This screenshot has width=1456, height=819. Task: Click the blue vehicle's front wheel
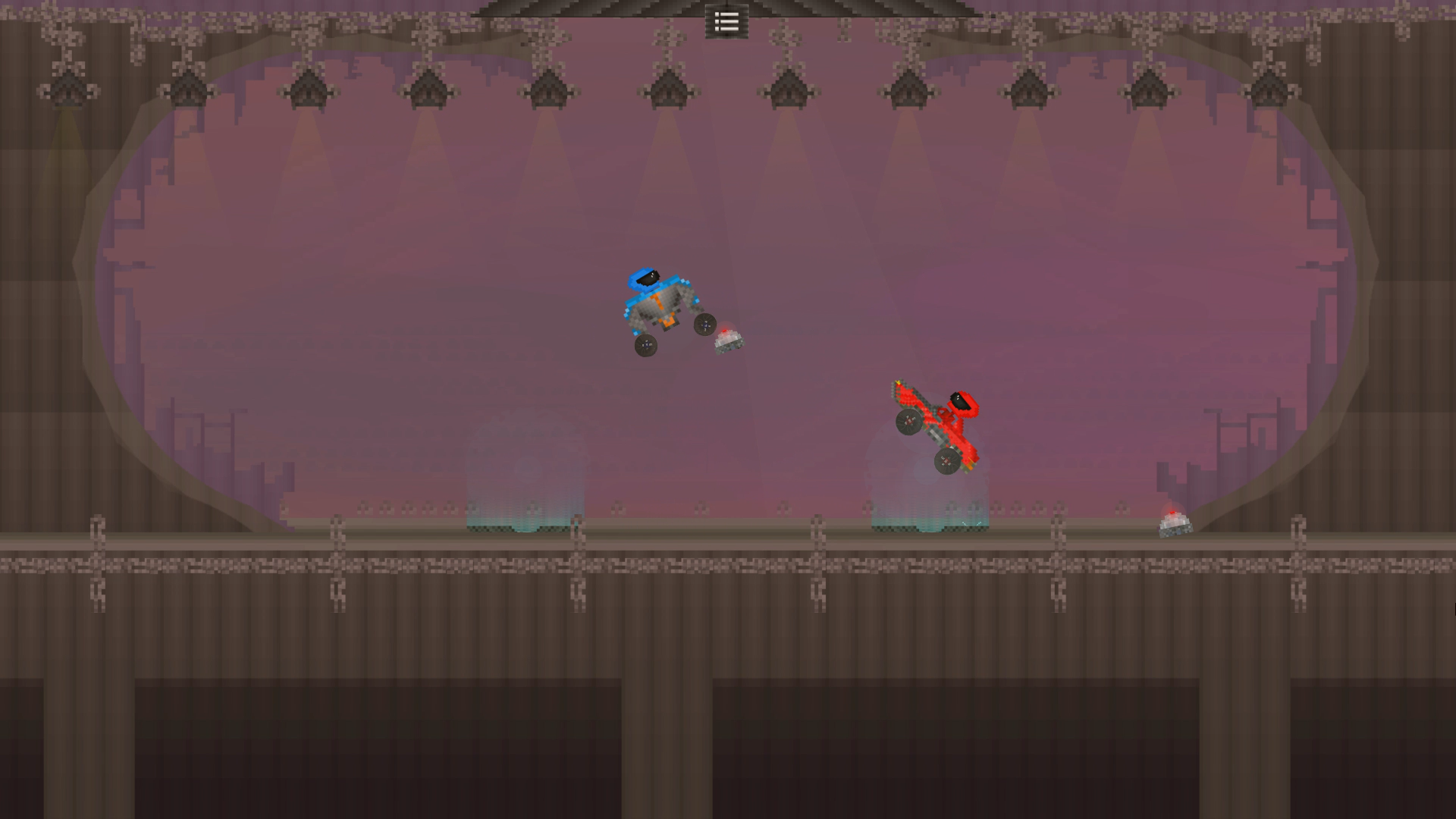705,326
